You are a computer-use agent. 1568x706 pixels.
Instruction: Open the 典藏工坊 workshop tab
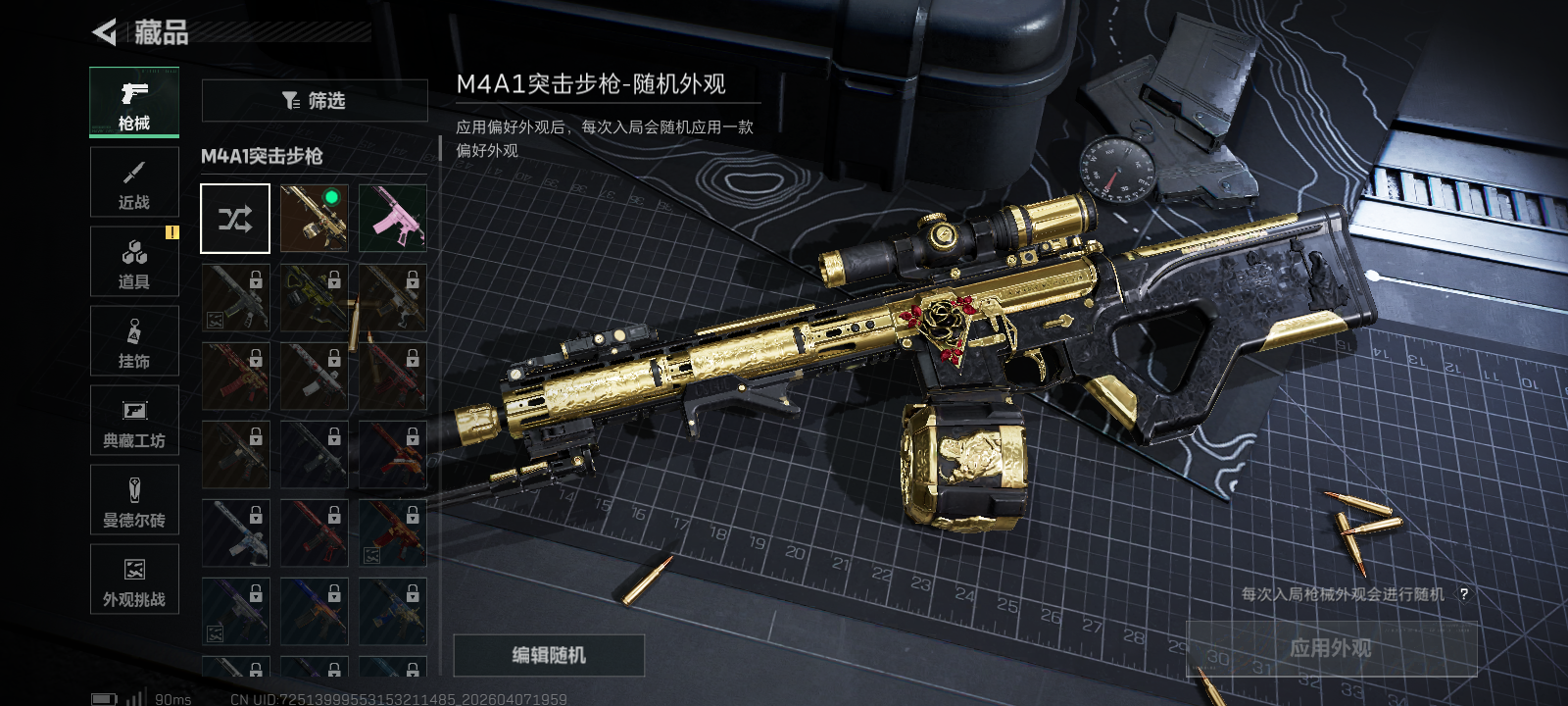(x=134, y=421)
